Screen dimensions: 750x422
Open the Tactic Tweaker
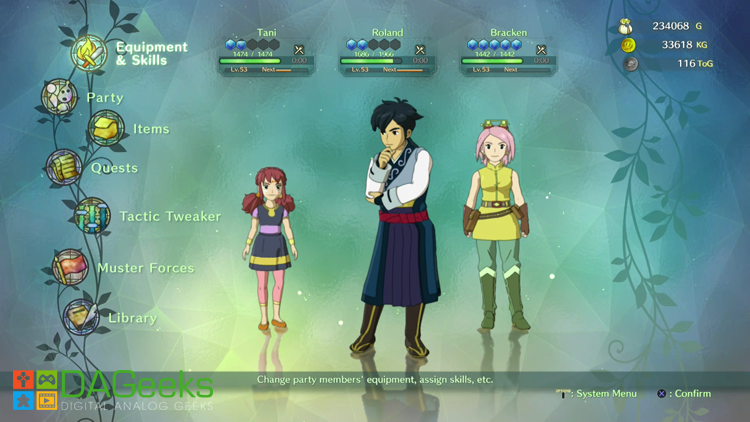coord(170,216)
